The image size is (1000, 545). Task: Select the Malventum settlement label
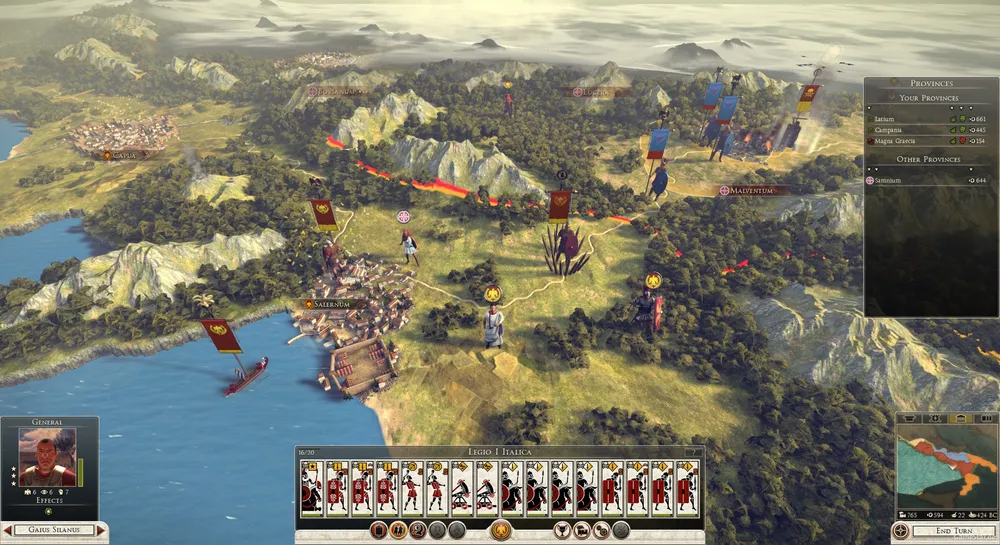coord(754,190)
